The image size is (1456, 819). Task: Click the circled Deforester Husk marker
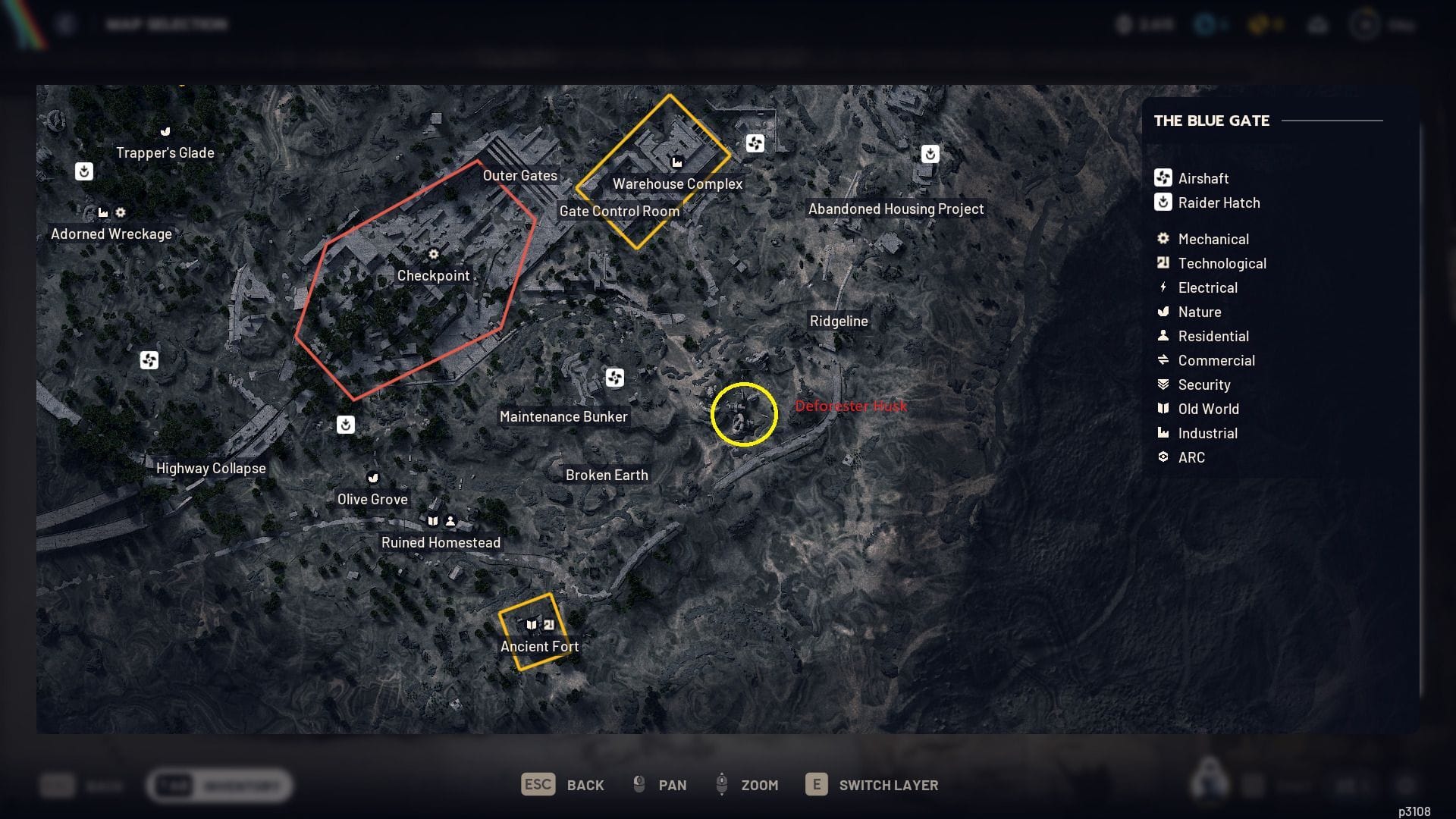coord(744,414)
